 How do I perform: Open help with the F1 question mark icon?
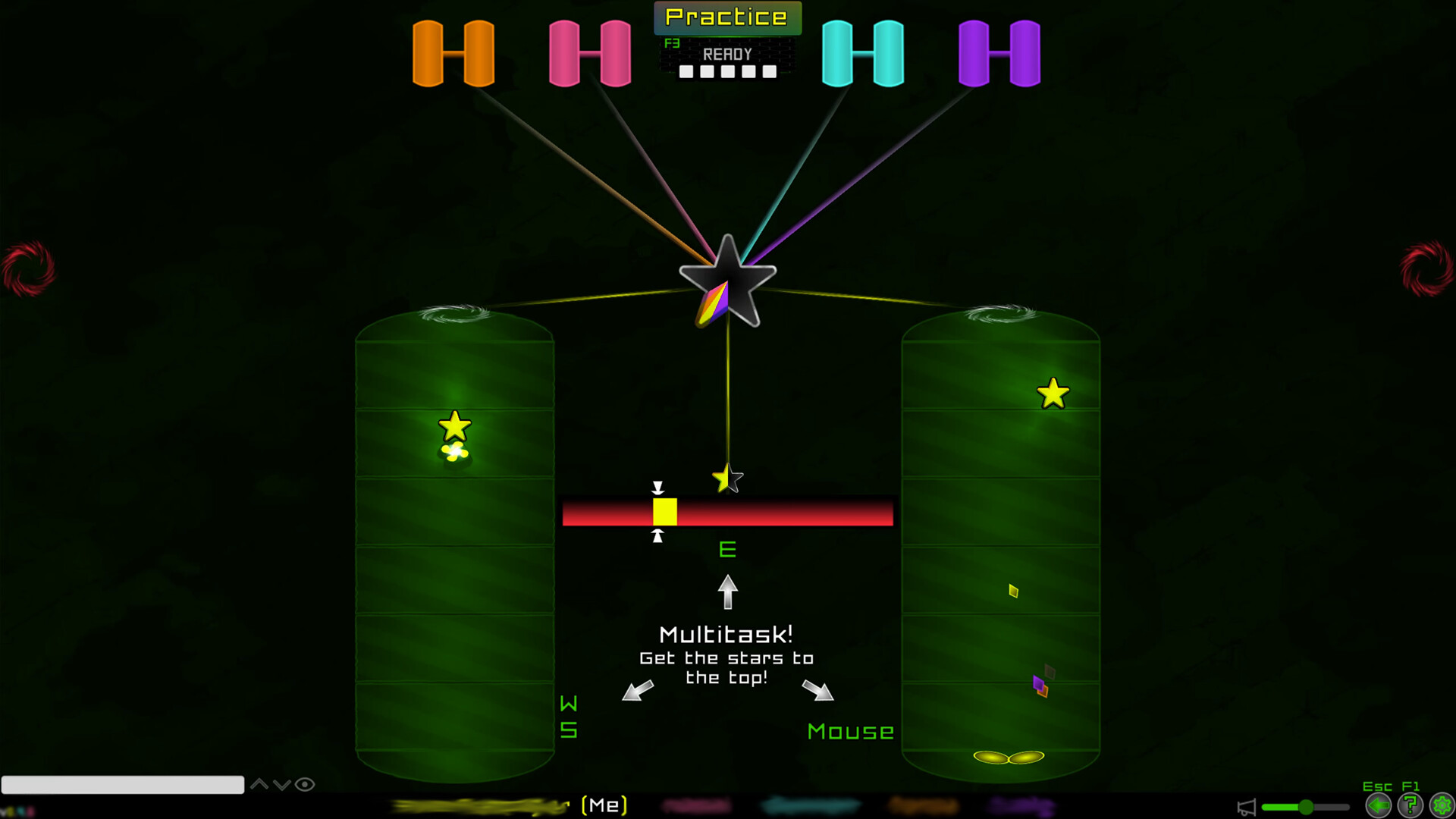click(x=1409, y=806)
